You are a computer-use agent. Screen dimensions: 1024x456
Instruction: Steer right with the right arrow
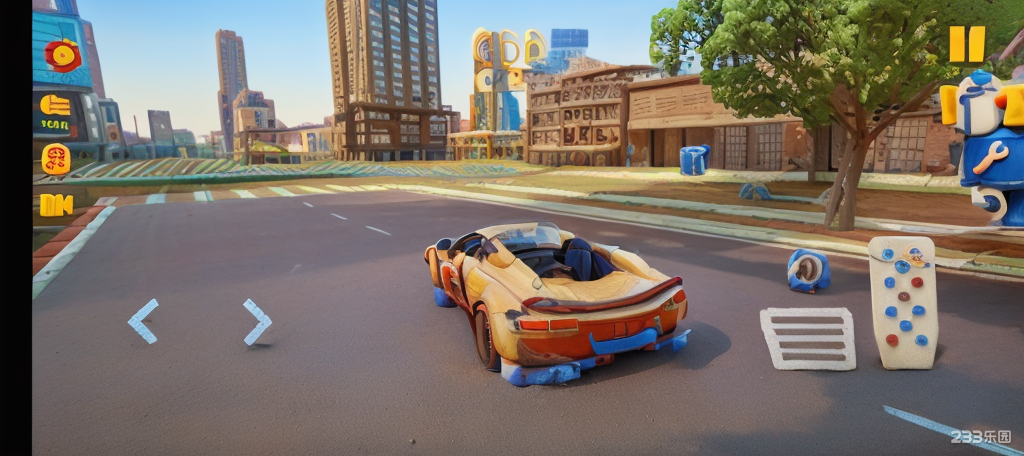tap(257, 321)
